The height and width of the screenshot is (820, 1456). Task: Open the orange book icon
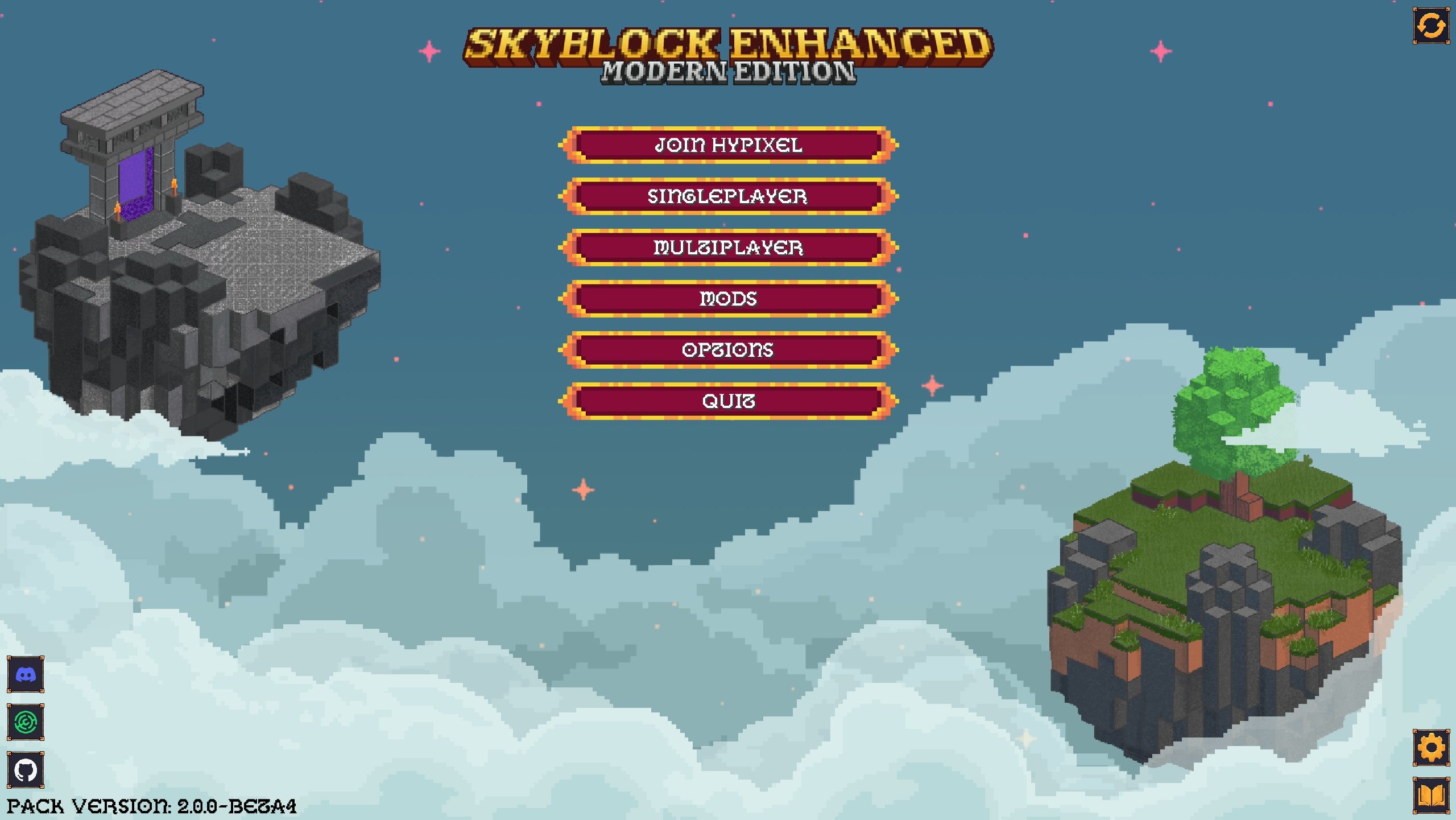click(x=1431, y=795)
